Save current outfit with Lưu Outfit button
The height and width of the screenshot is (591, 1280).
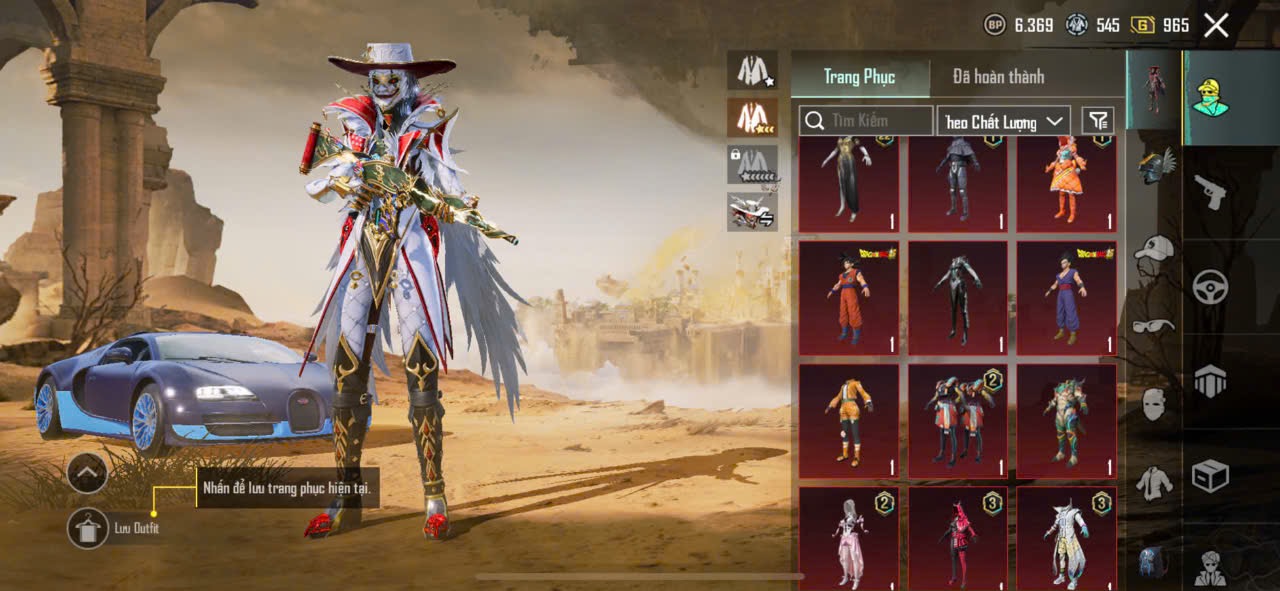[88, 528]
